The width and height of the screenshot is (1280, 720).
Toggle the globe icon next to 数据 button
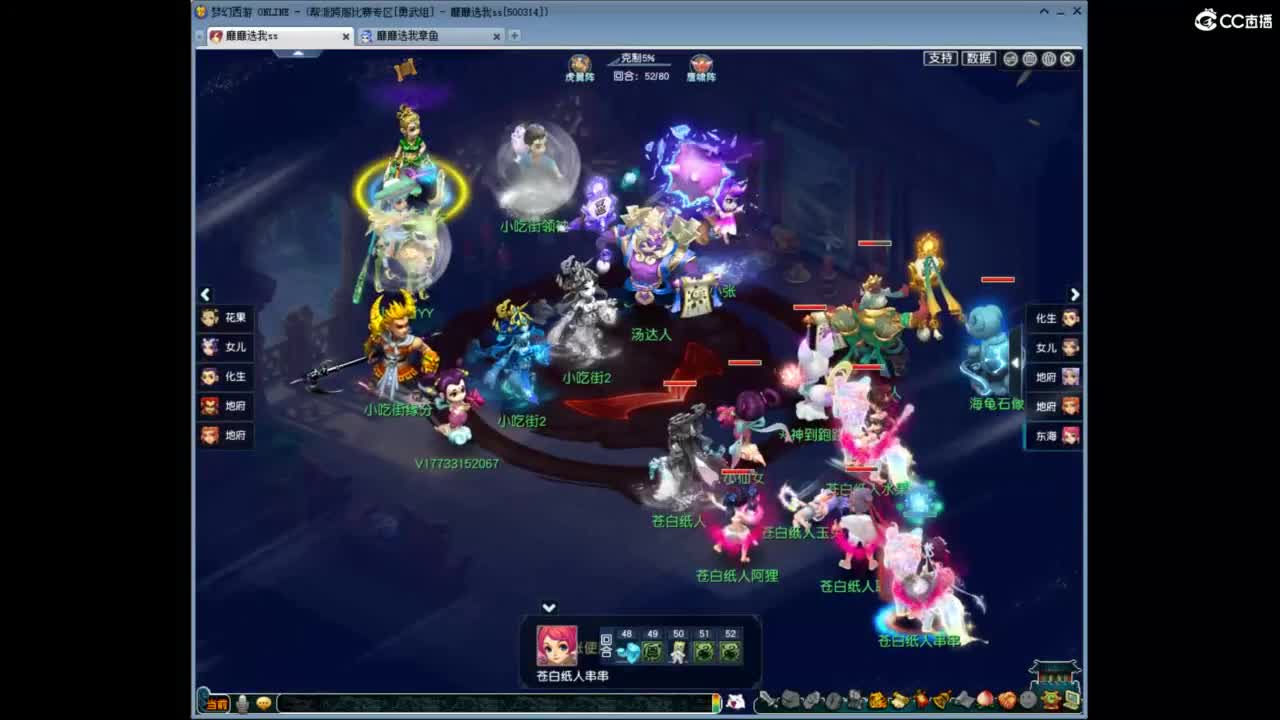pos(1010,60)
